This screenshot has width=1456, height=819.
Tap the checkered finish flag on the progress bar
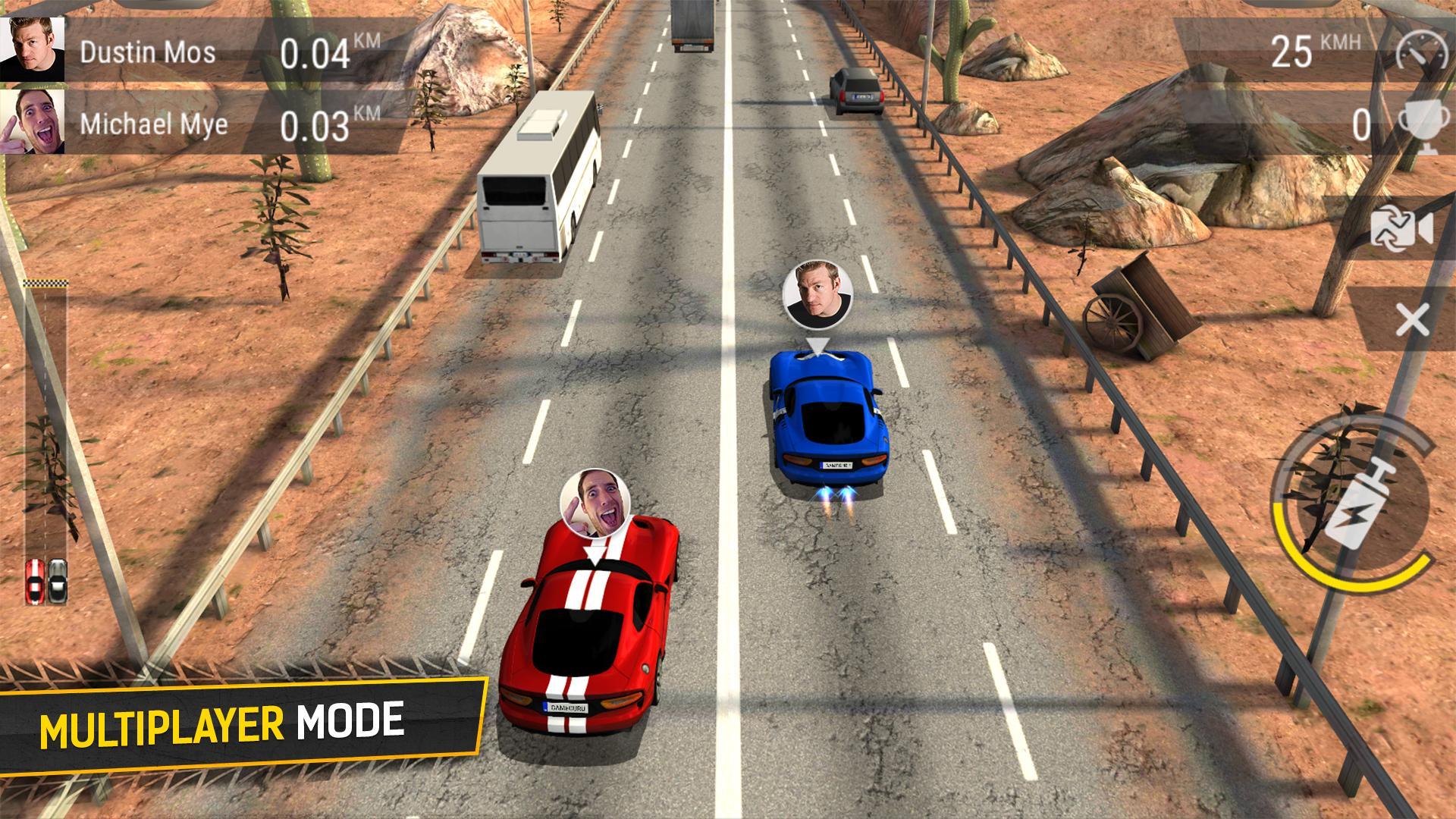(x=47, y=284)
